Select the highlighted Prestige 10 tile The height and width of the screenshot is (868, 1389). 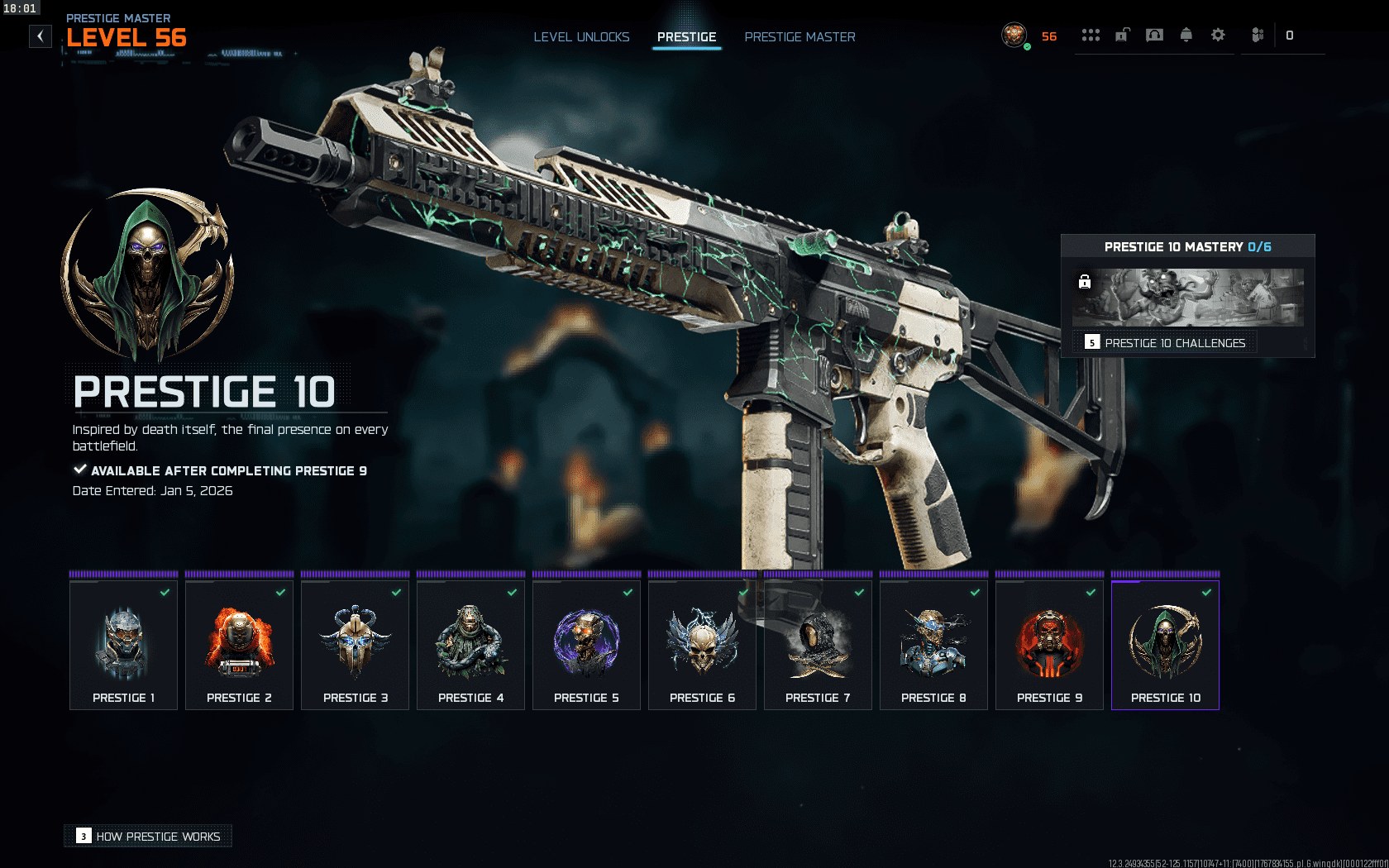click(1166, 645)
